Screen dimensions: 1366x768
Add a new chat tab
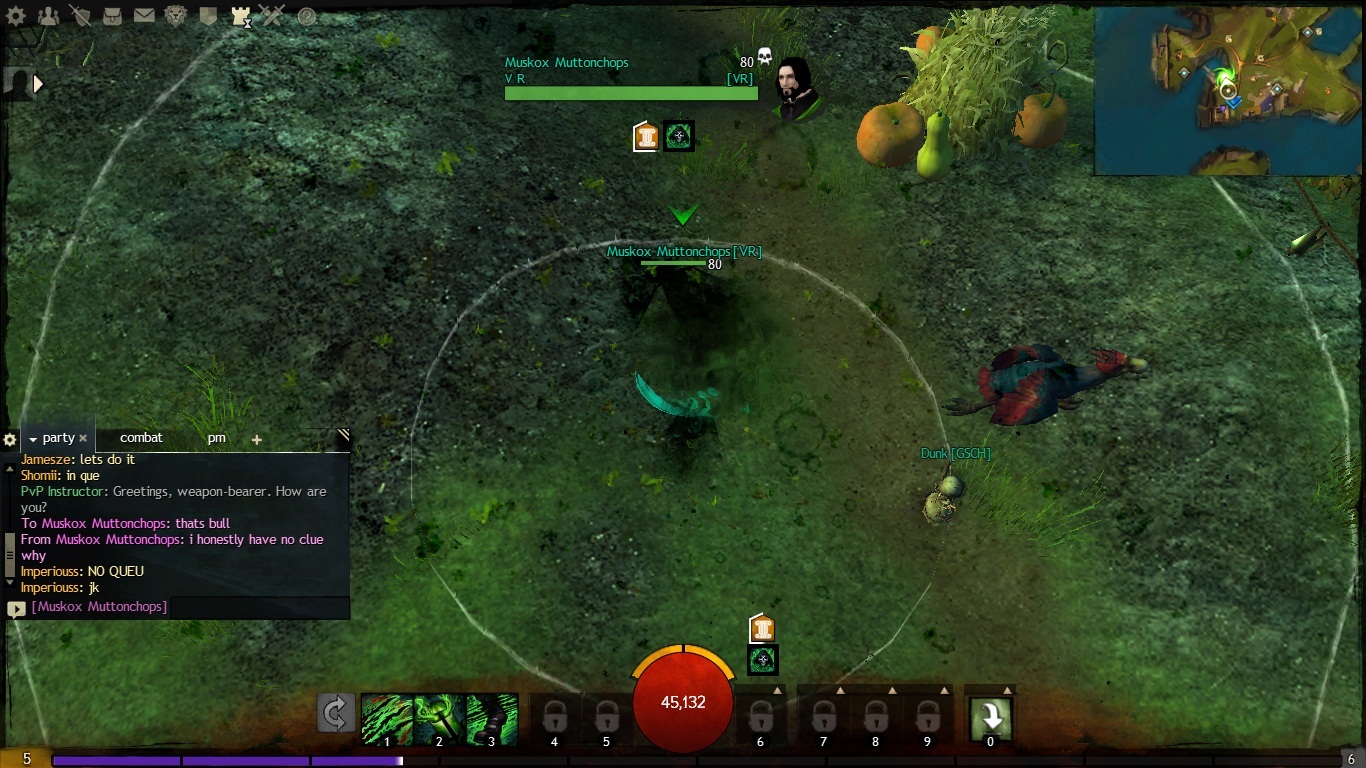tap(257, 439)
